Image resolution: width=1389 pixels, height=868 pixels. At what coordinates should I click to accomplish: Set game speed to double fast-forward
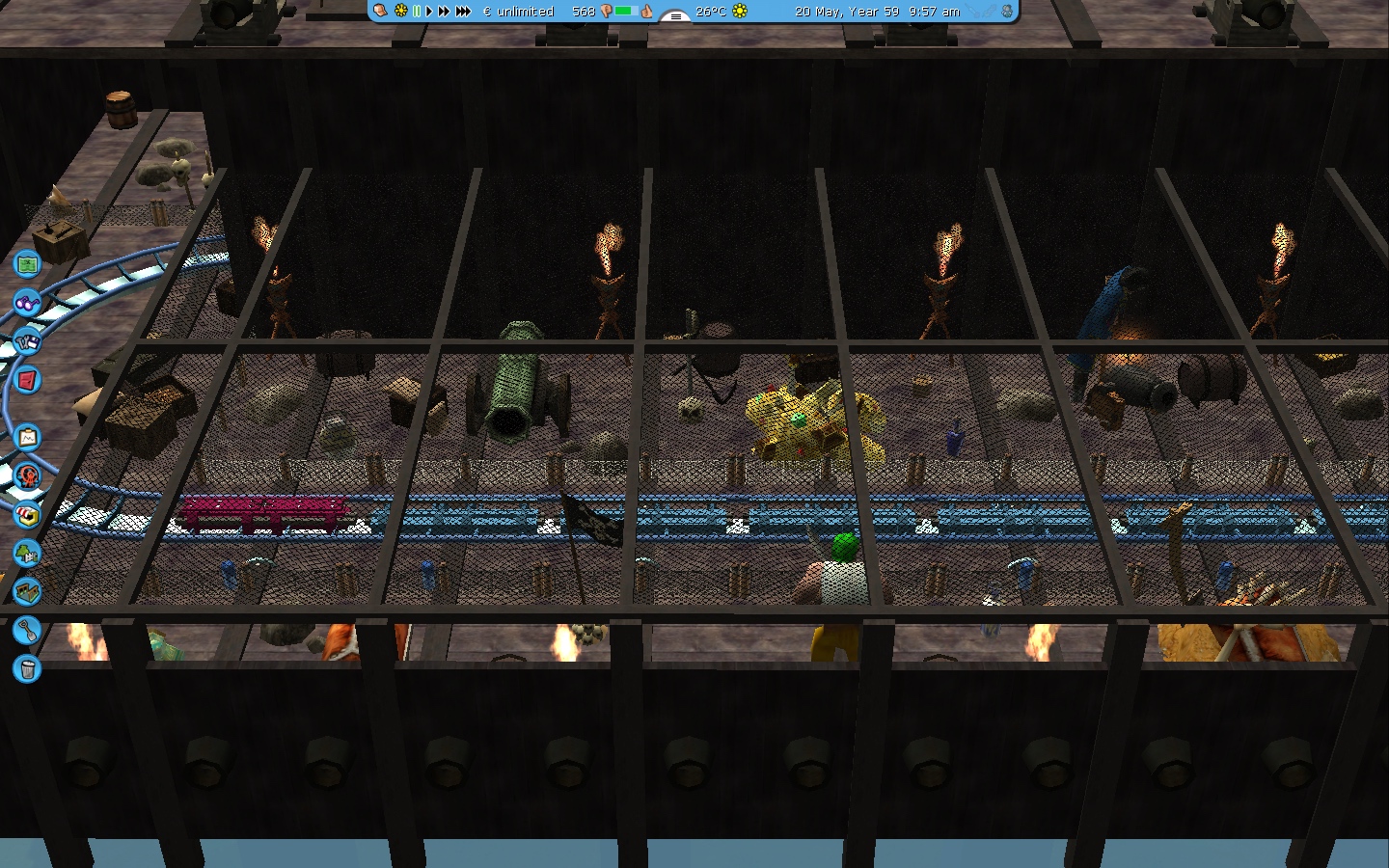pyautogui.click(x=444, y=12)
